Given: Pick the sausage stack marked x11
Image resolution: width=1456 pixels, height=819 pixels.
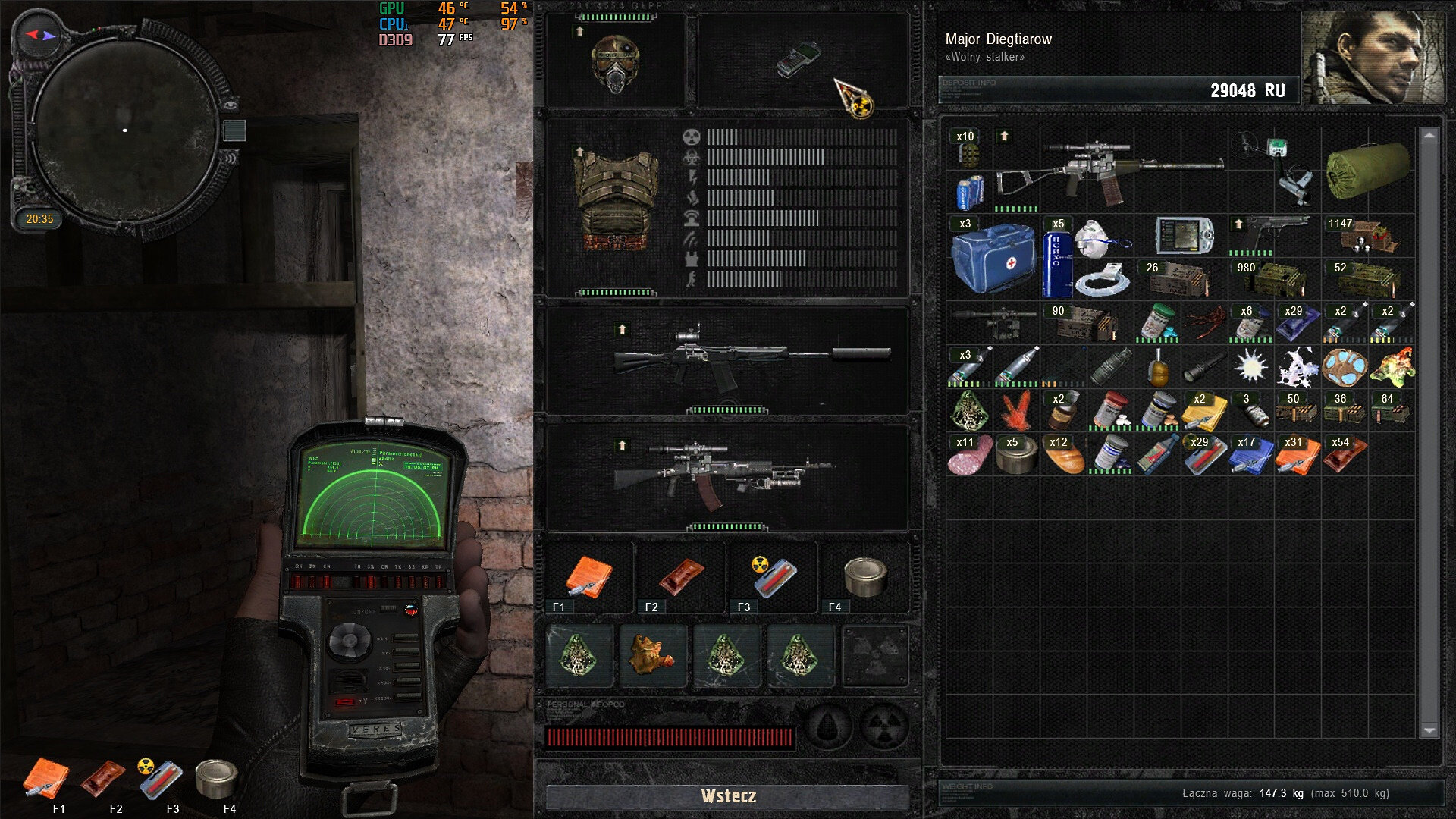Looking at the screenshot, I should pyautogui.click(x=969, y=455).
